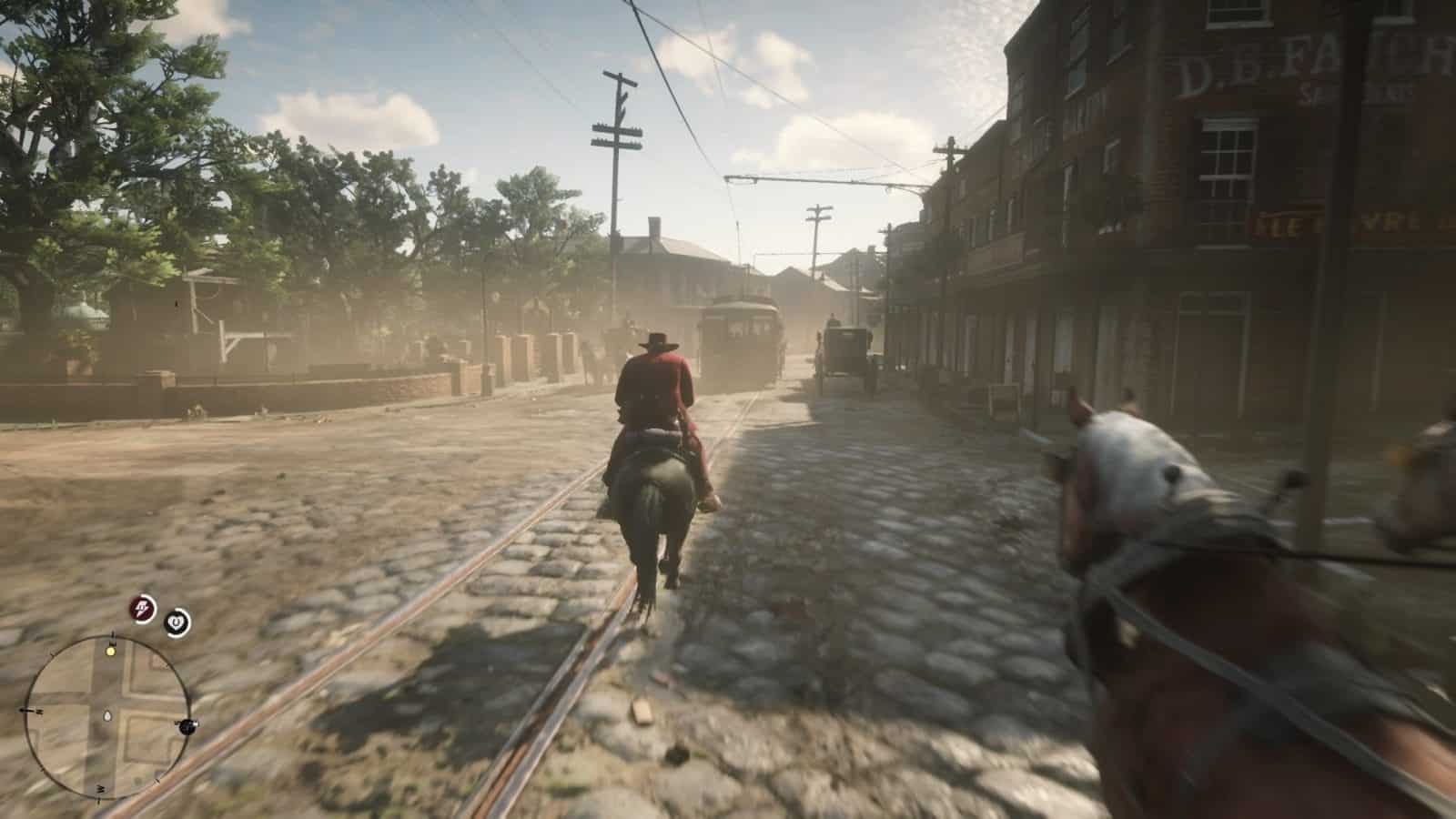
Task: Click the yellow mission marker on the minimap
Action: point(111,652)
